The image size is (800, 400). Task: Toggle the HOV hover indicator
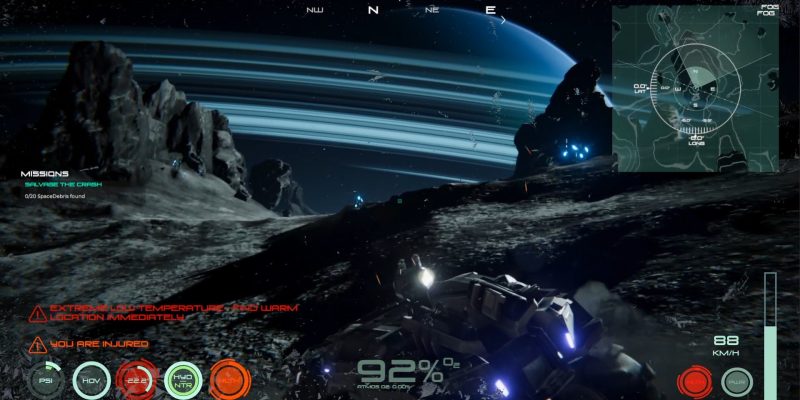coord(91,379)
